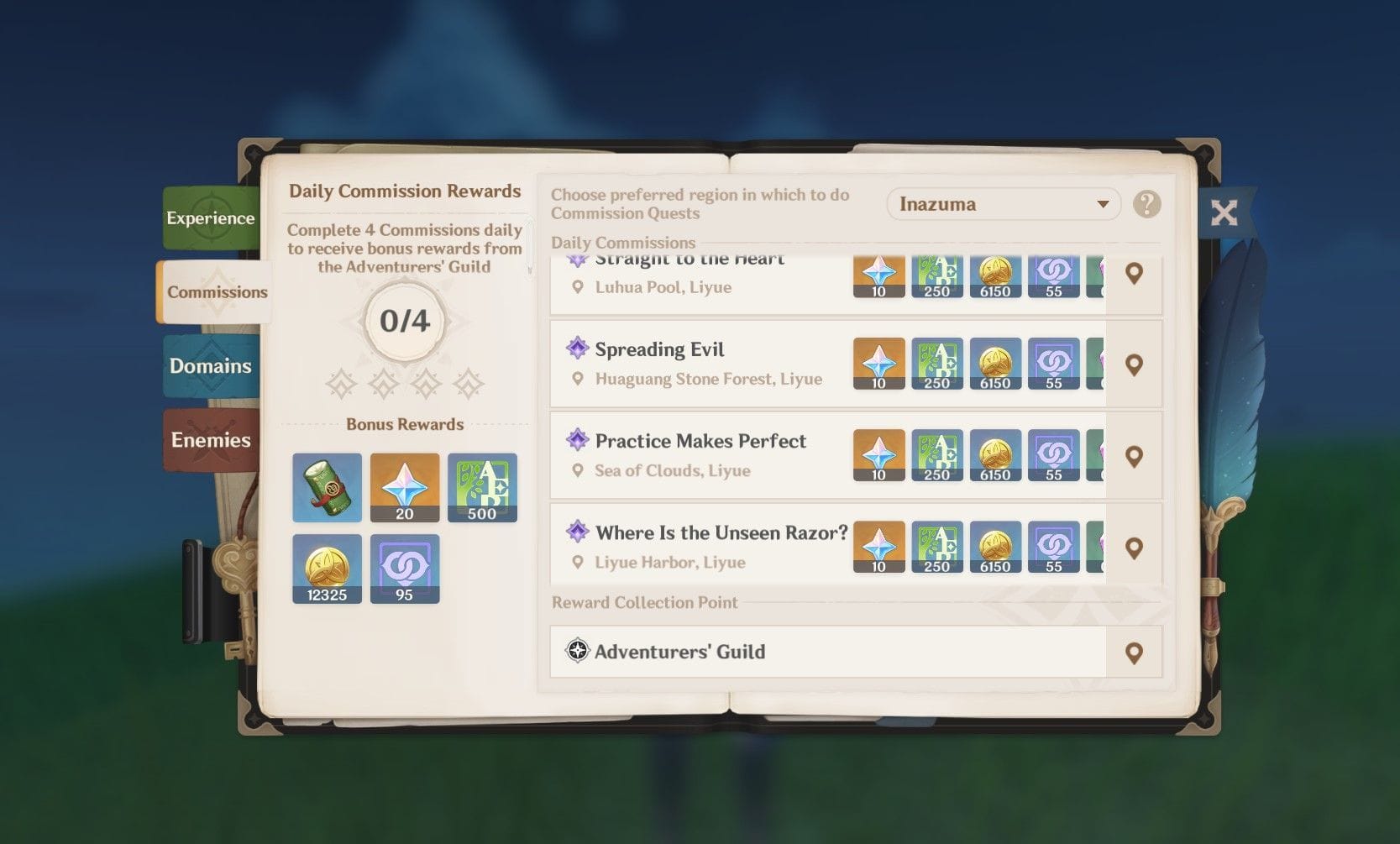Click the Mora reward icon under Bonus Rewards
Viewport: 1400px width, 844px height.
327,569
